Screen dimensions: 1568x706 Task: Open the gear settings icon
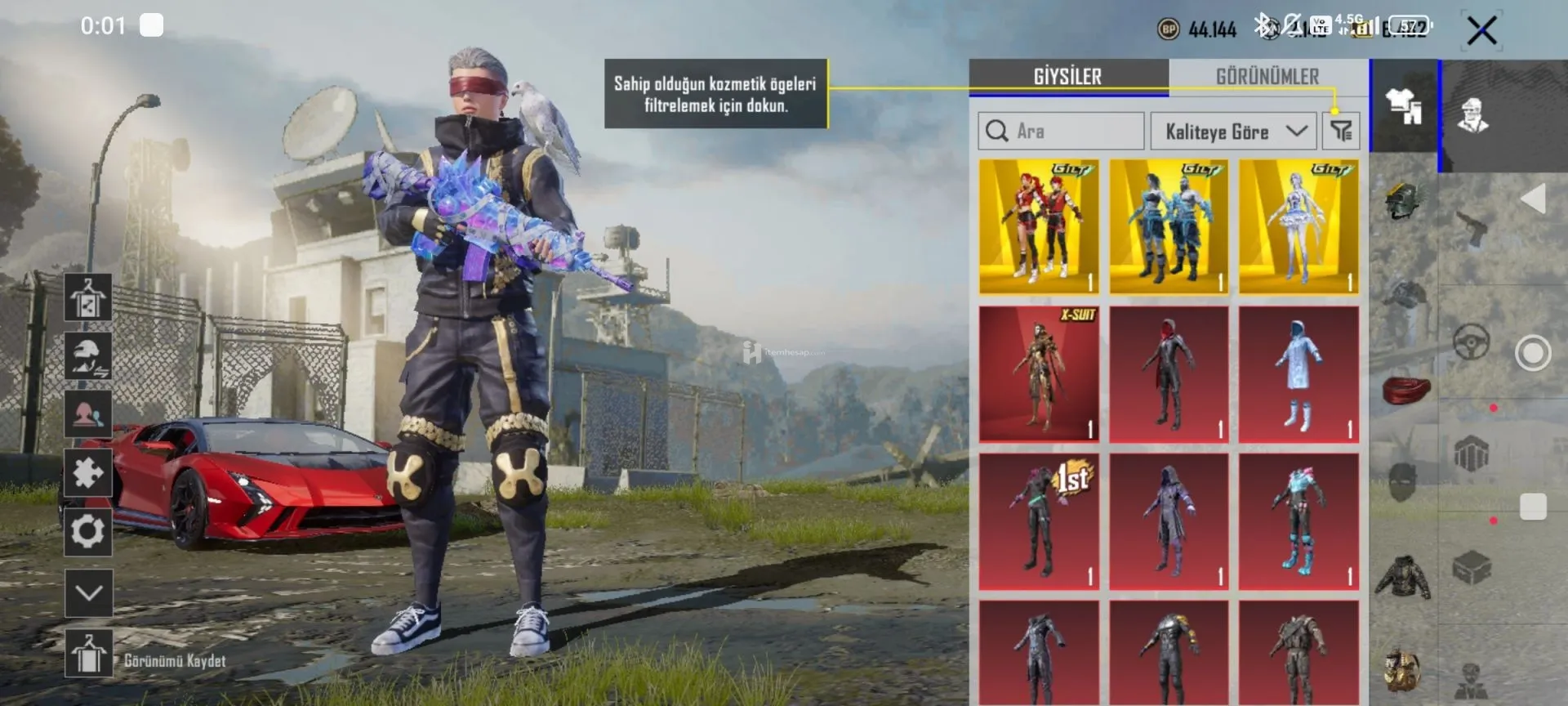point(88,531)
